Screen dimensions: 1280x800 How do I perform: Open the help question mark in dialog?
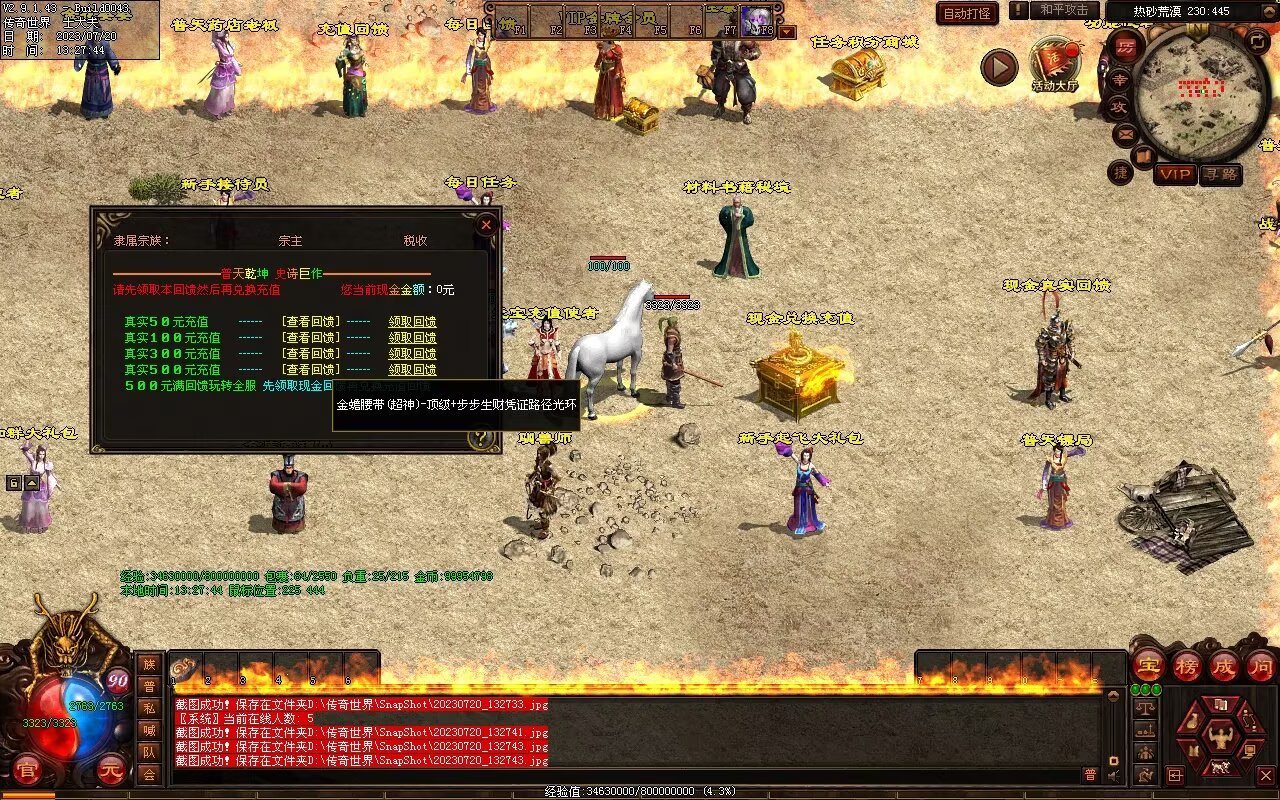pyautogui.click(x=481, y=438)
